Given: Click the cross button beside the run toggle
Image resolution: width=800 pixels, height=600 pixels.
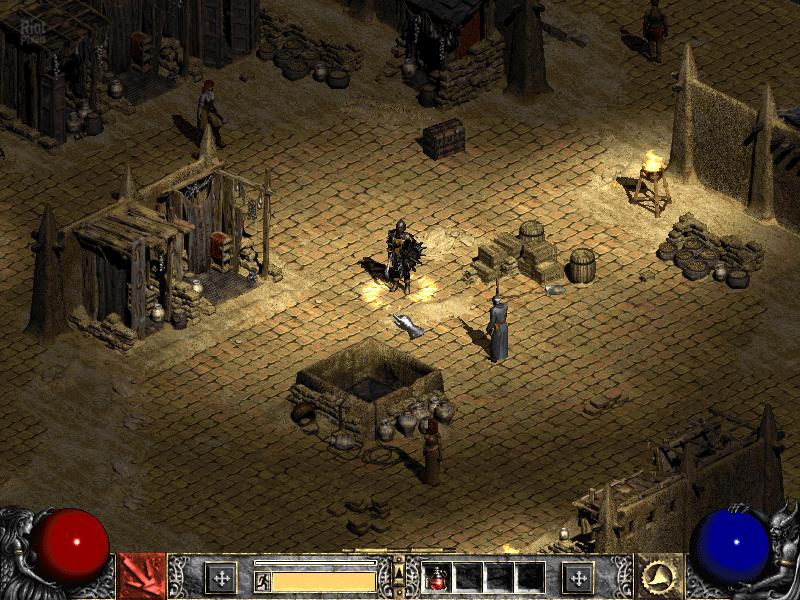Looking at the screenshot, I should 220,577.
